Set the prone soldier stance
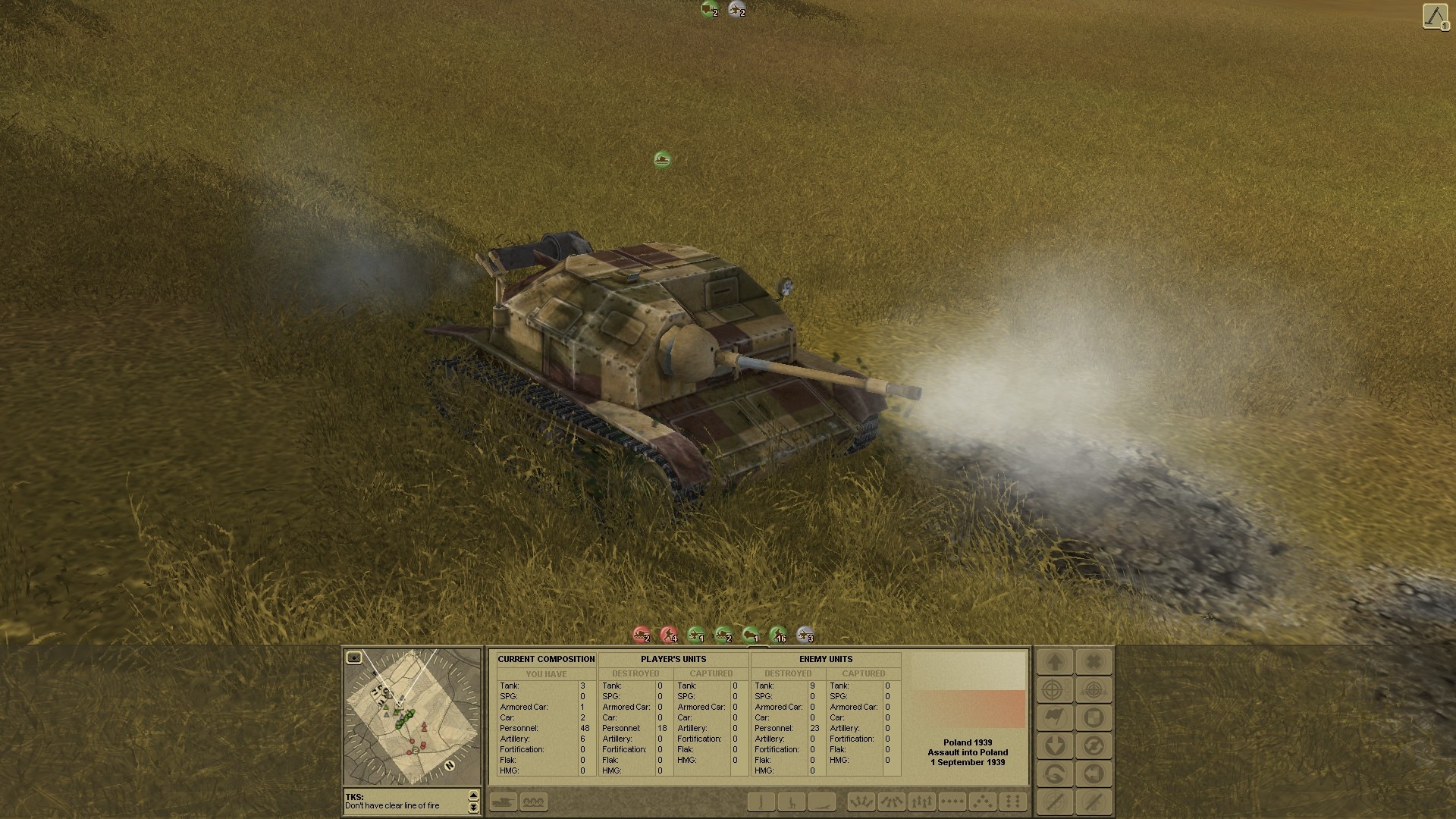 point(821,802)
